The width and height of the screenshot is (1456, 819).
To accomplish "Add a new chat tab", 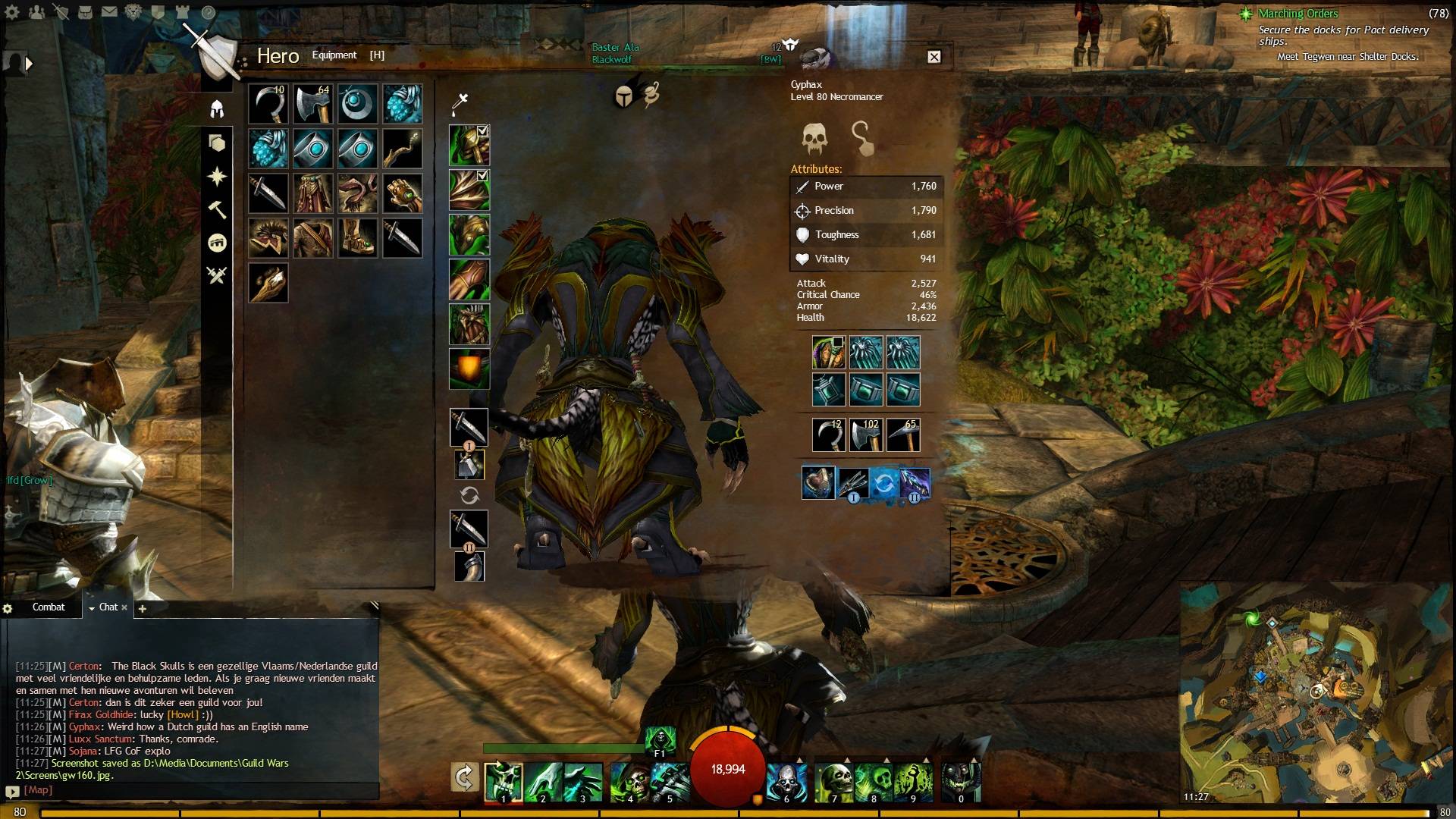I will [142, 608].
